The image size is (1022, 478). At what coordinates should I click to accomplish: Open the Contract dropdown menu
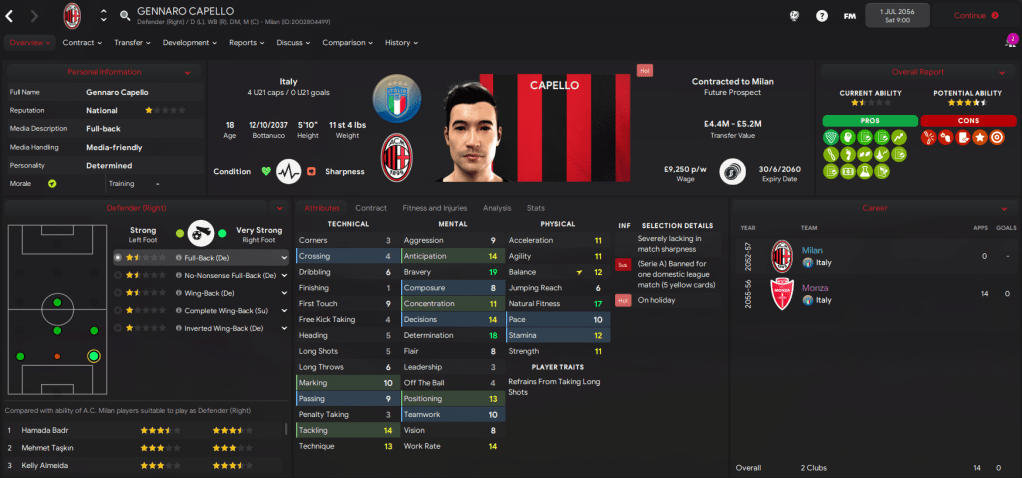pos(83,43)
